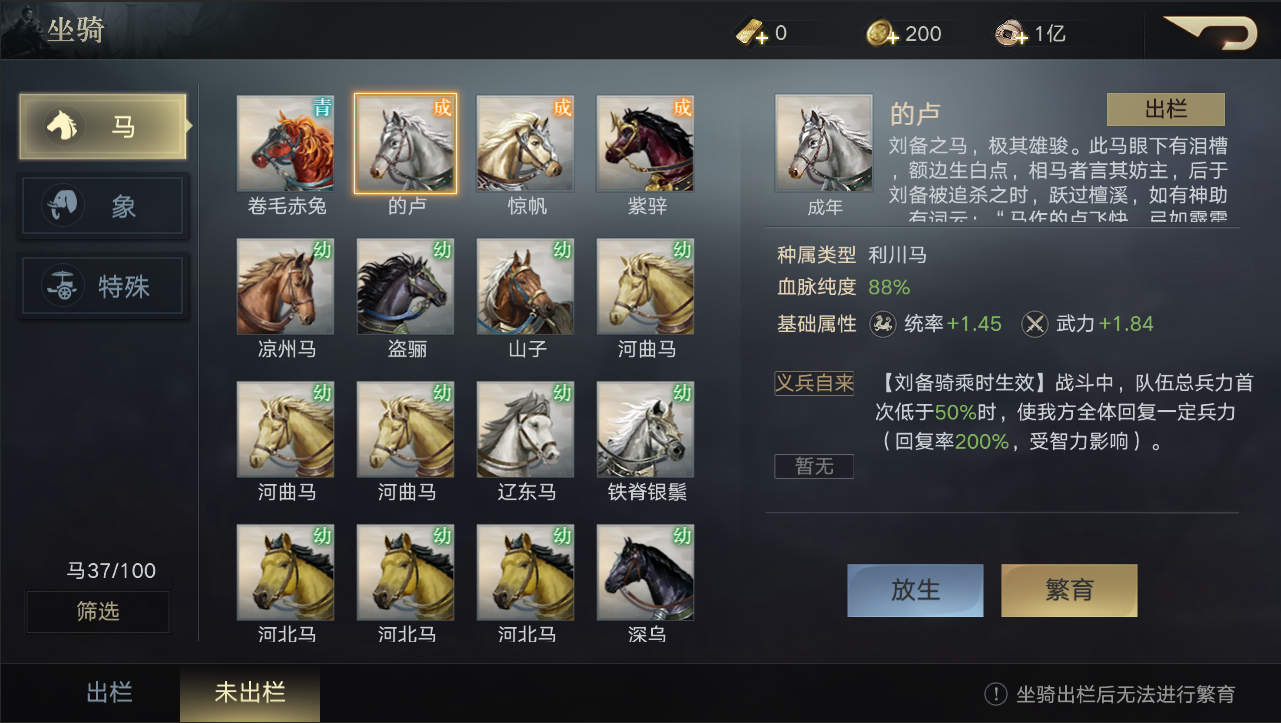Open the 筛选 filter
Viewport: 1281px width, 723px height.
(x=98, y=611)
